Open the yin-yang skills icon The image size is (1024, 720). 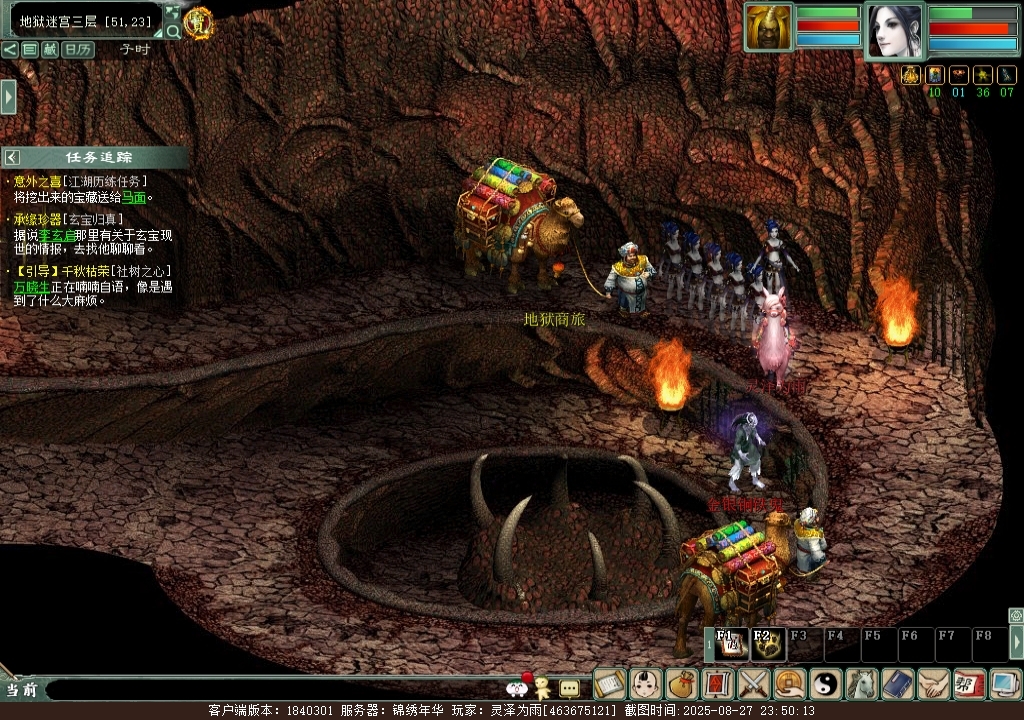(826, 684)
